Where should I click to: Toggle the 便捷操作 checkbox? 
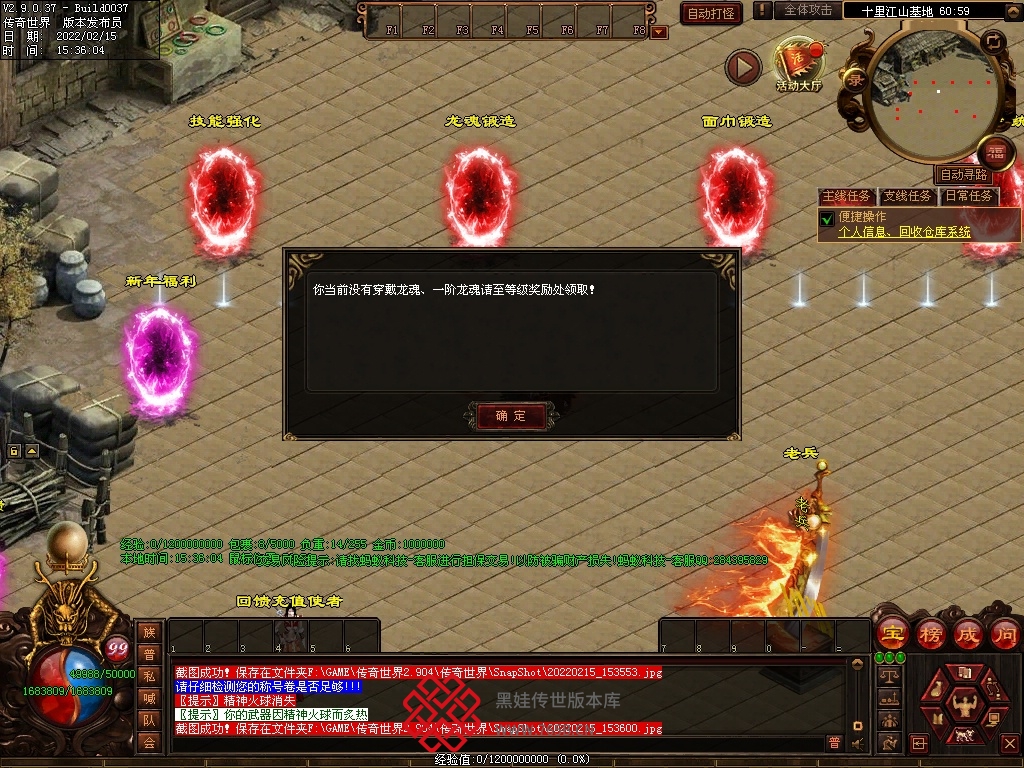(827, 218)
